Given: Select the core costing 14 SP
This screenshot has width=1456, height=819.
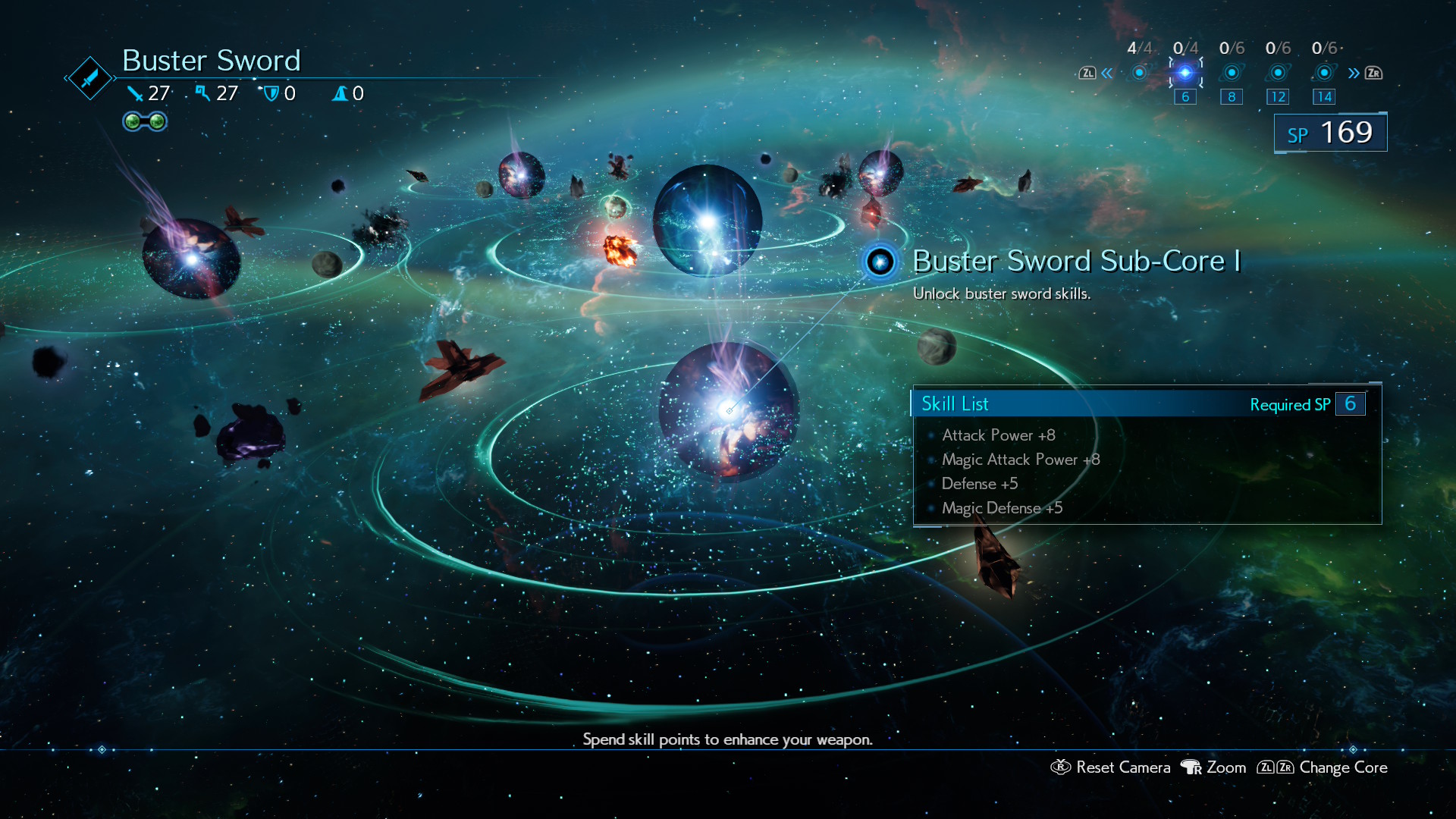Looking at the screenshot, I should coord(1324,73).
